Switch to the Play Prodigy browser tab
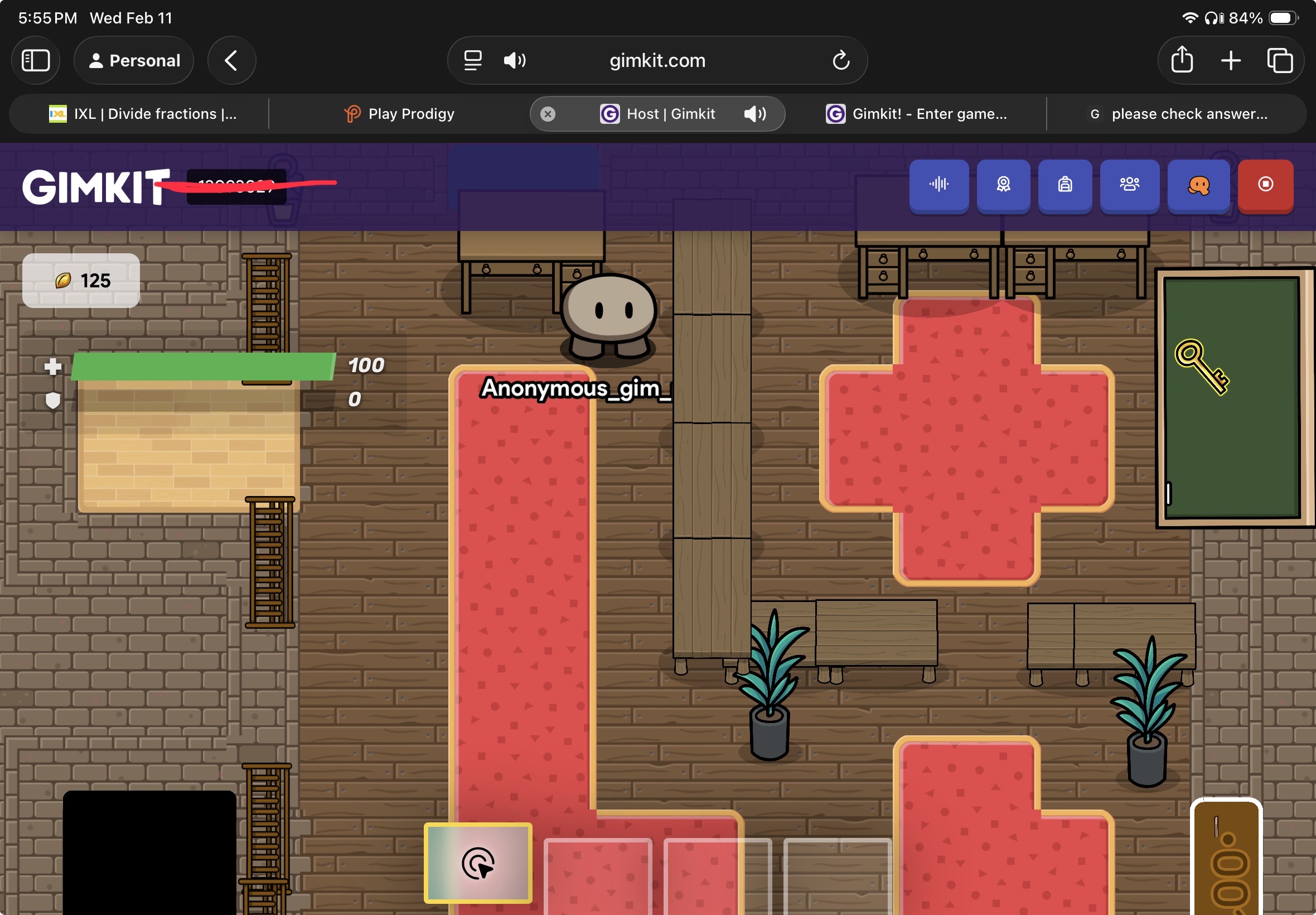The image size is (1316, 915). pyautogui.click(x=400, y=114)
